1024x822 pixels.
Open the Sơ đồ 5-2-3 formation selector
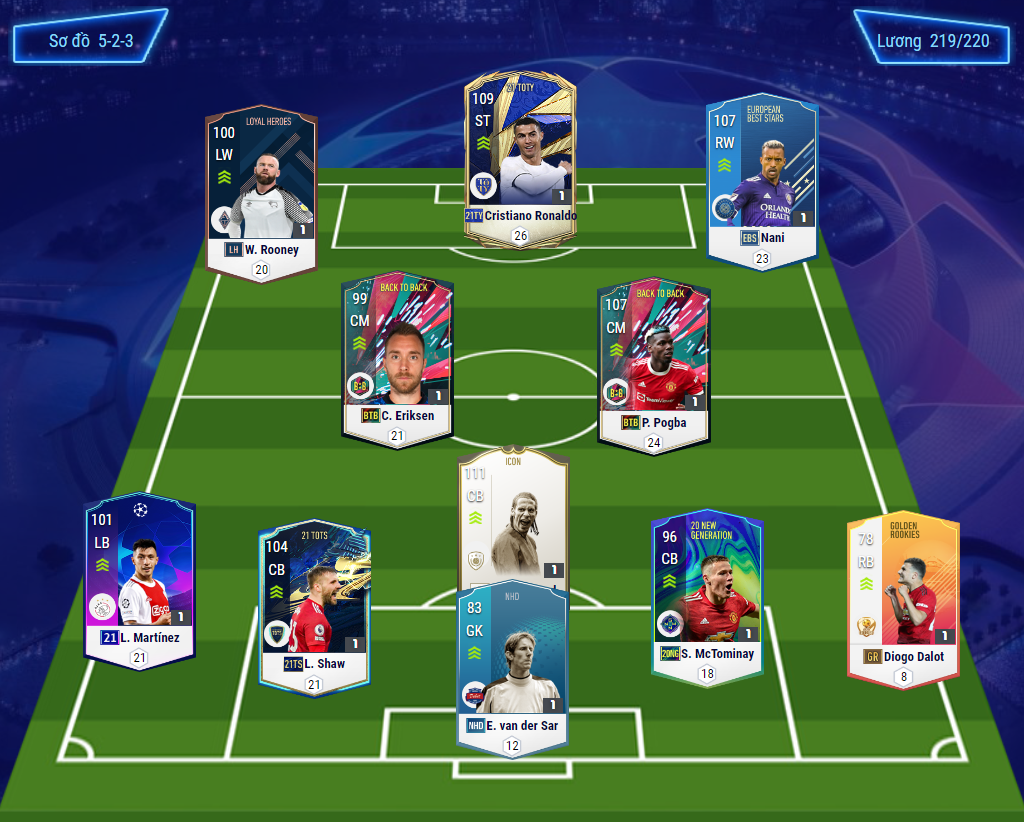[x=90, y=41]
